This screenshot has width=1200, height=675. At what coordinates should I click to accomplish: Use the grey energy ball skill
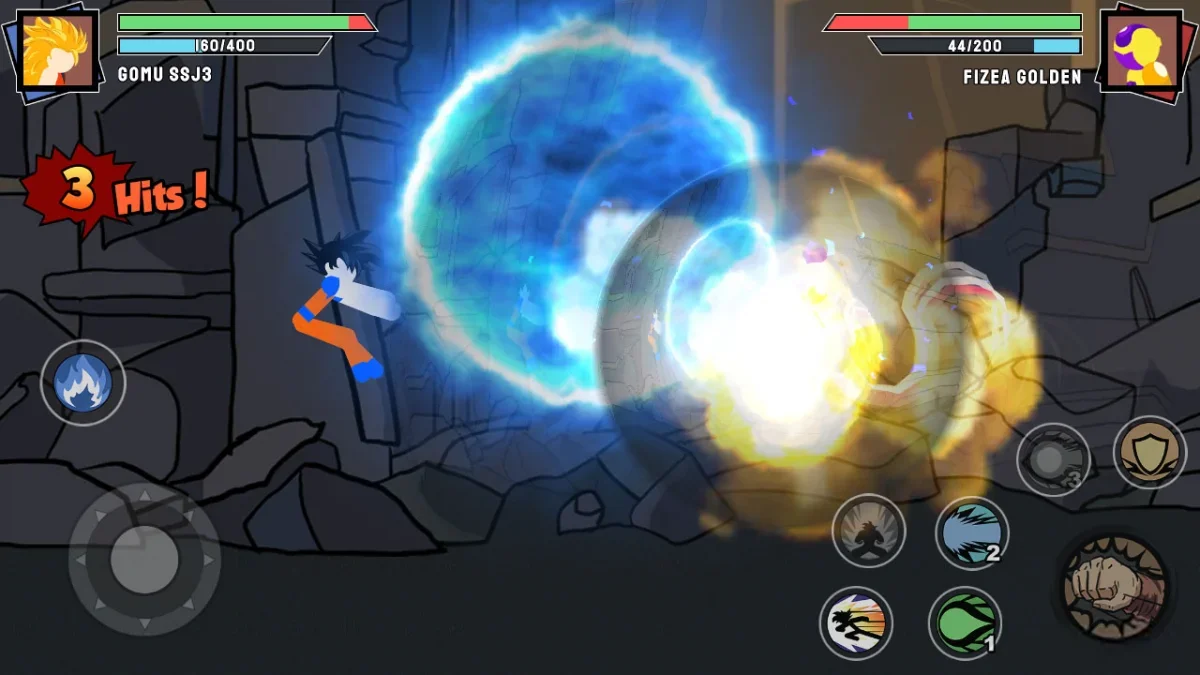point(1052,460)
